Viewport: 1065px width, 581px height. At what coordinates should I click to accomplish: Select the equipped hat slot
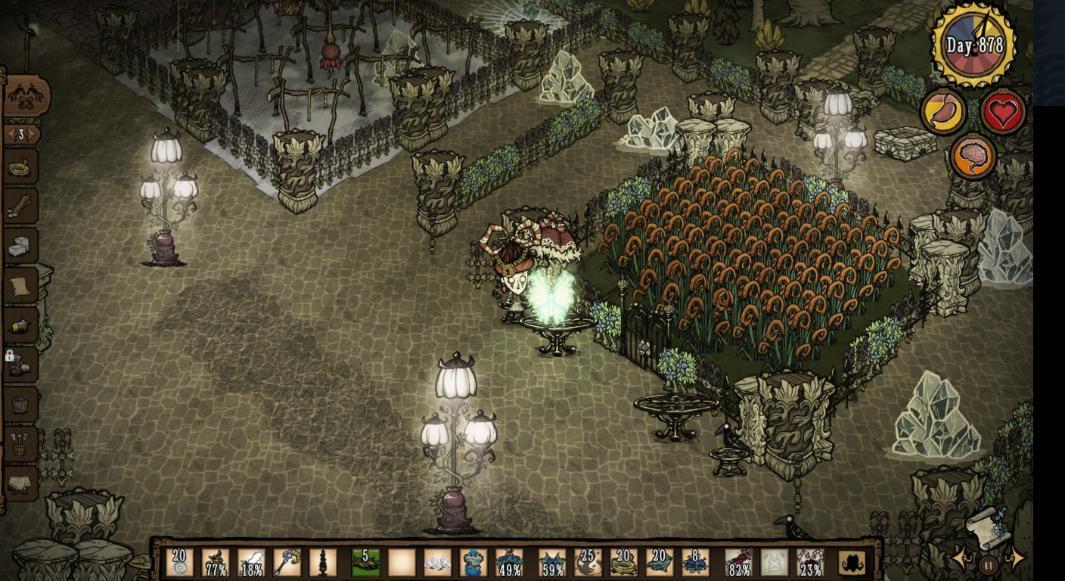coord(850,563)
